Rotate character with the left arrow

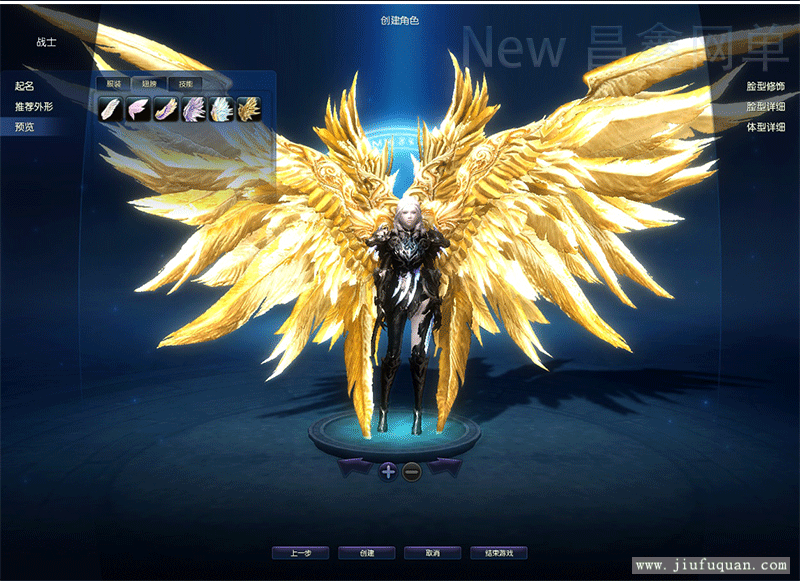coord(357,467)
